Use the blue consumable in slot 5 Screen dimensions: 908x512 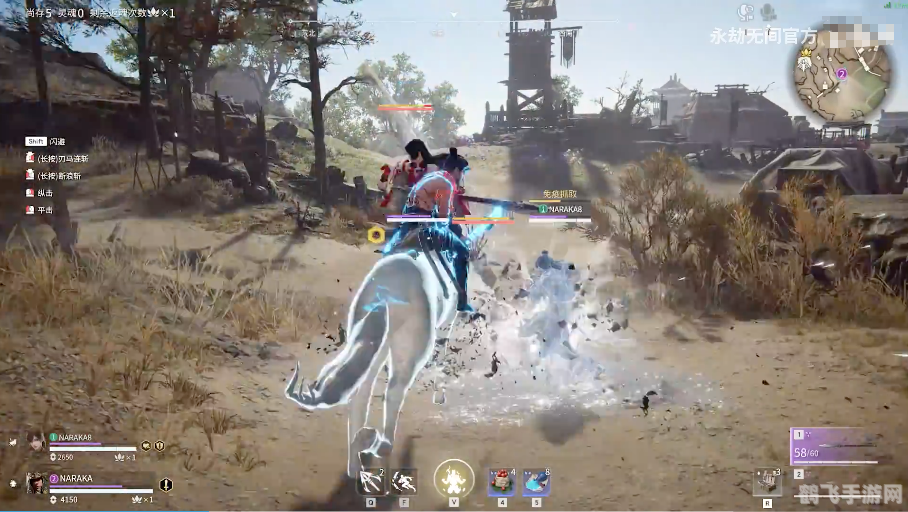click(x=536, y=482)
